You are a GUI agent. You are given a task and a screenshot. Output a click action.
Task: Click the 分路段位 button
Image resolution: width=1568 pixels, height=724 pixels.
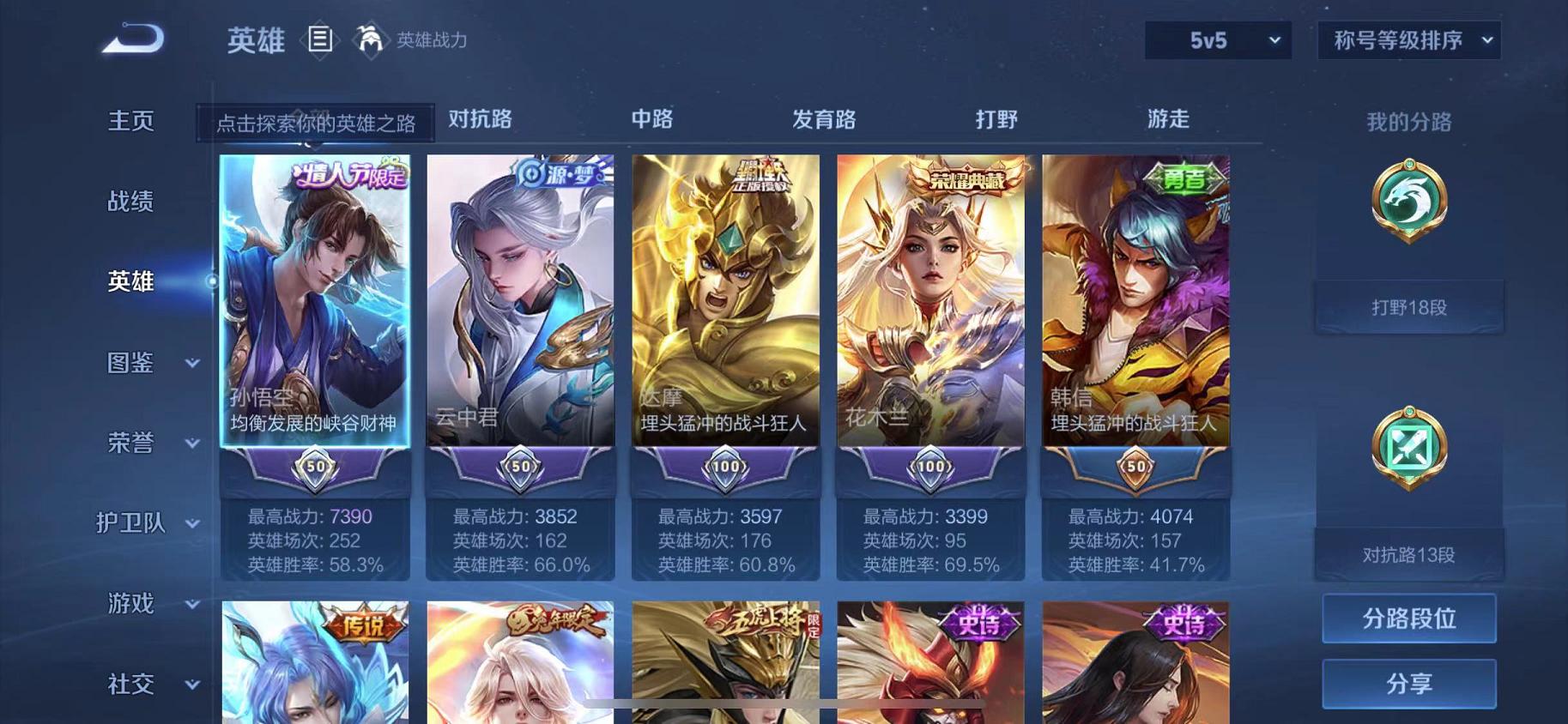click(x=1408, y=618)
